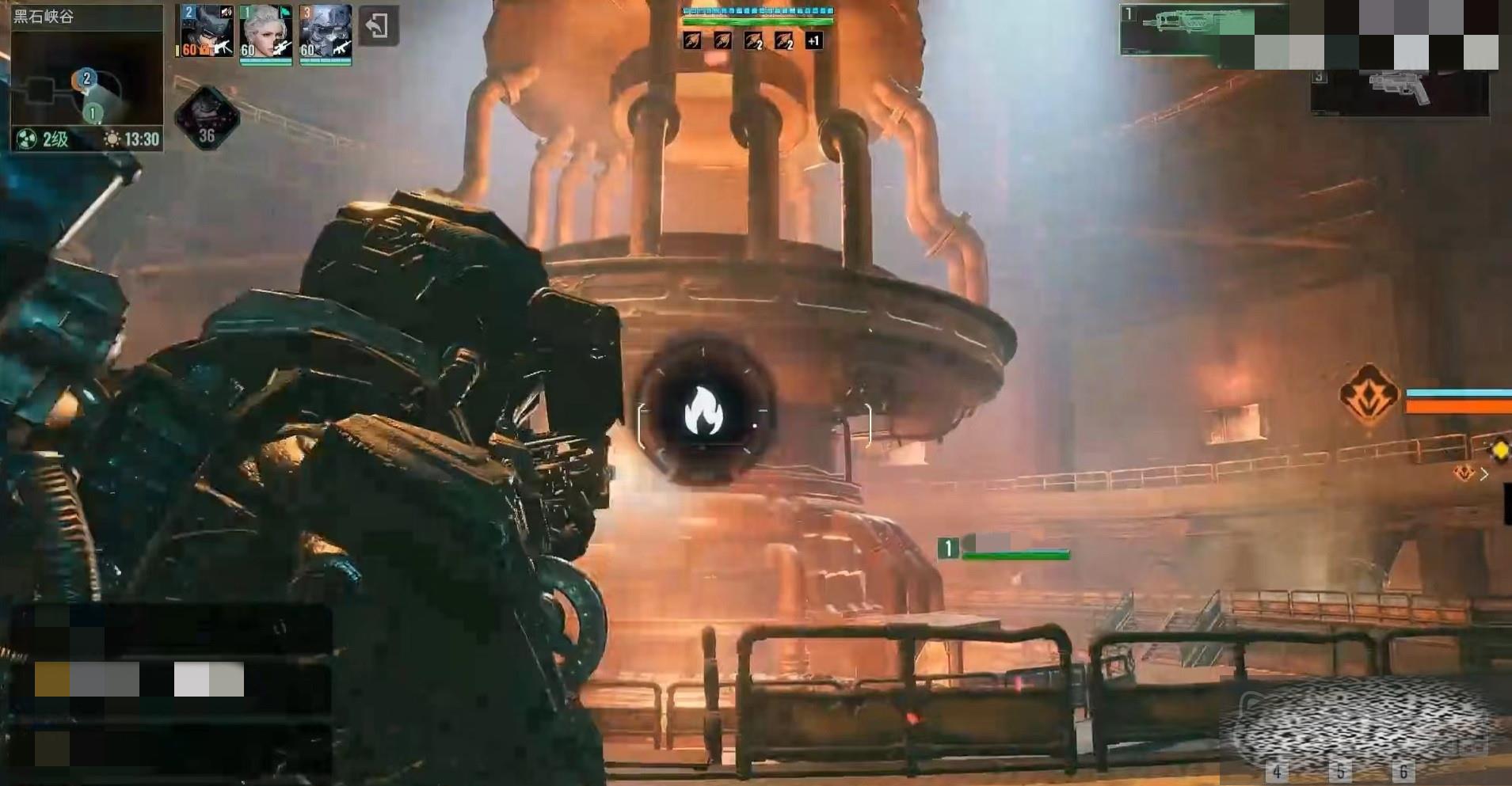
Task: Click the exit arrow button beside the portraits
Action: click(x=378, y=26)
